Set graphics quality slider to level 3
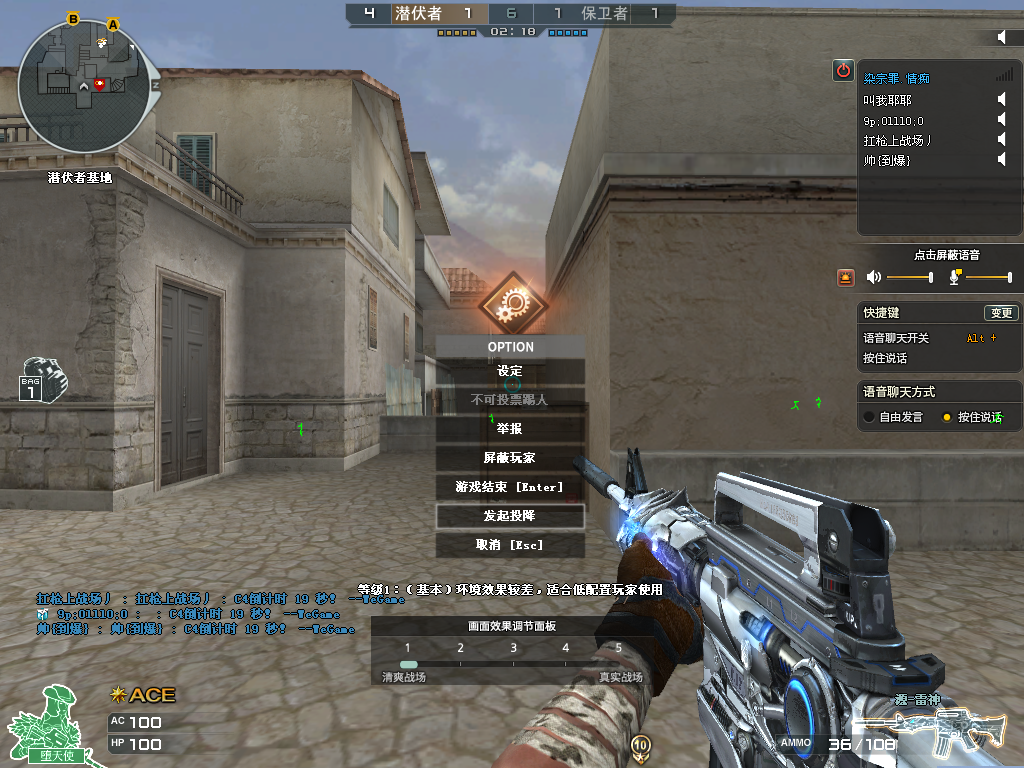1024x768 pixels. tap(513, 663)
